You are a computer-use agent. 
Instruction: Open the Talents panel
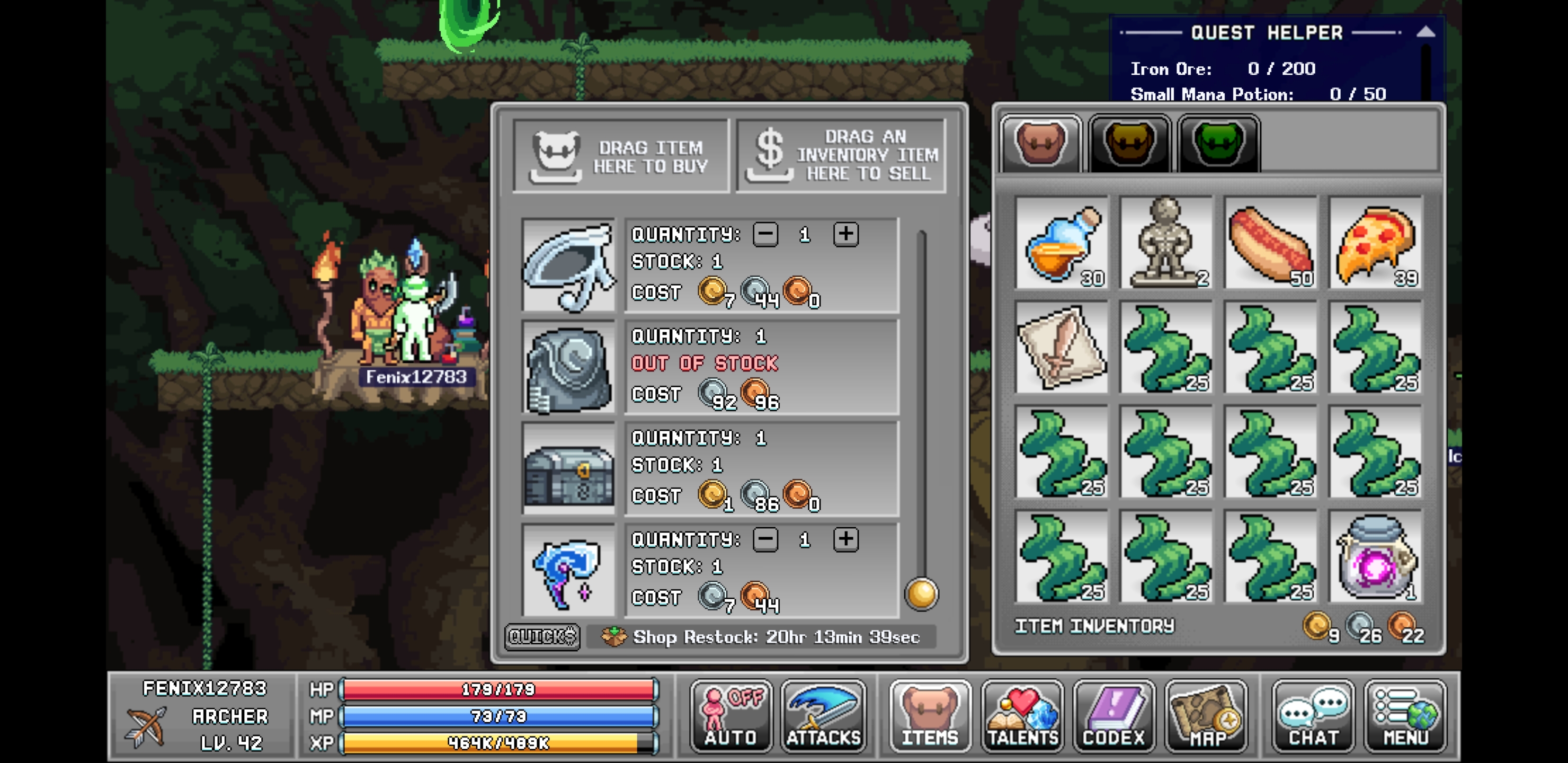tap(1021, 716)
